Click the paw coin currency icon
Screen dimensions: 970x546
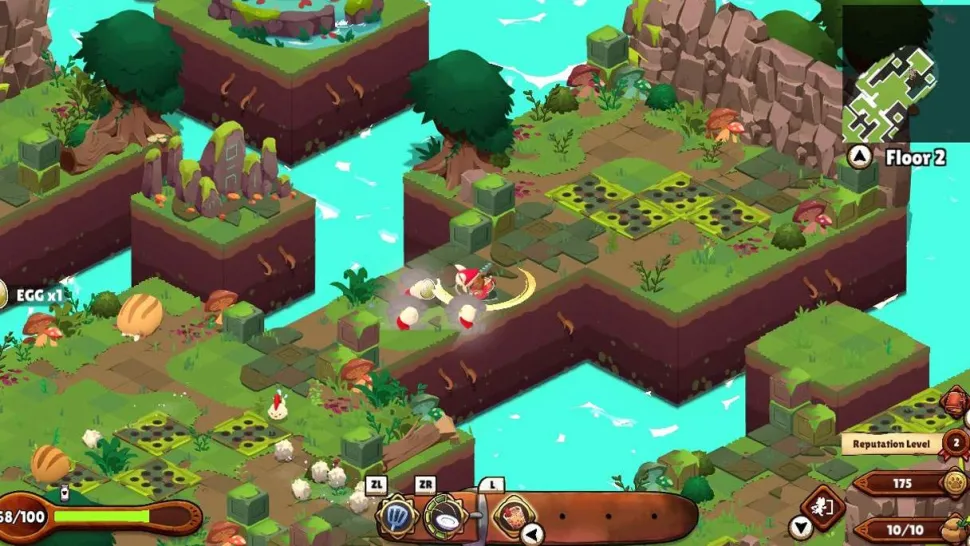pyautogui.click(x=955, y=484)
